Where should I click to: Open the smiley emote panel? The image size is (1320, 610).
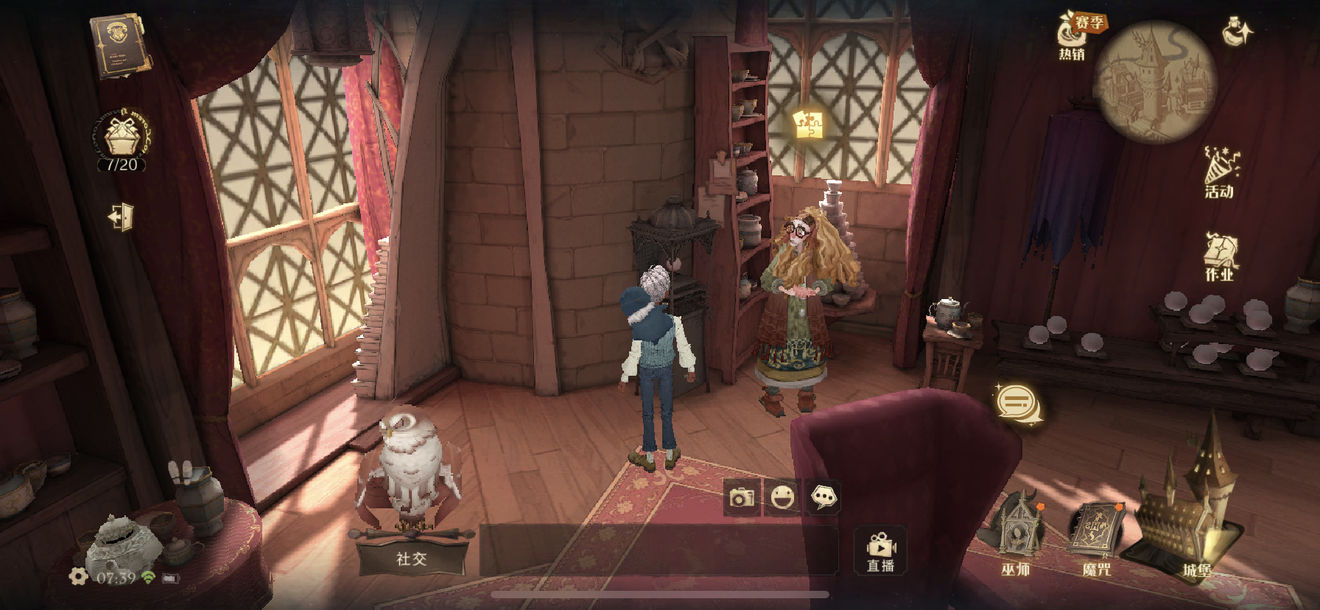(x=781, y=497)
